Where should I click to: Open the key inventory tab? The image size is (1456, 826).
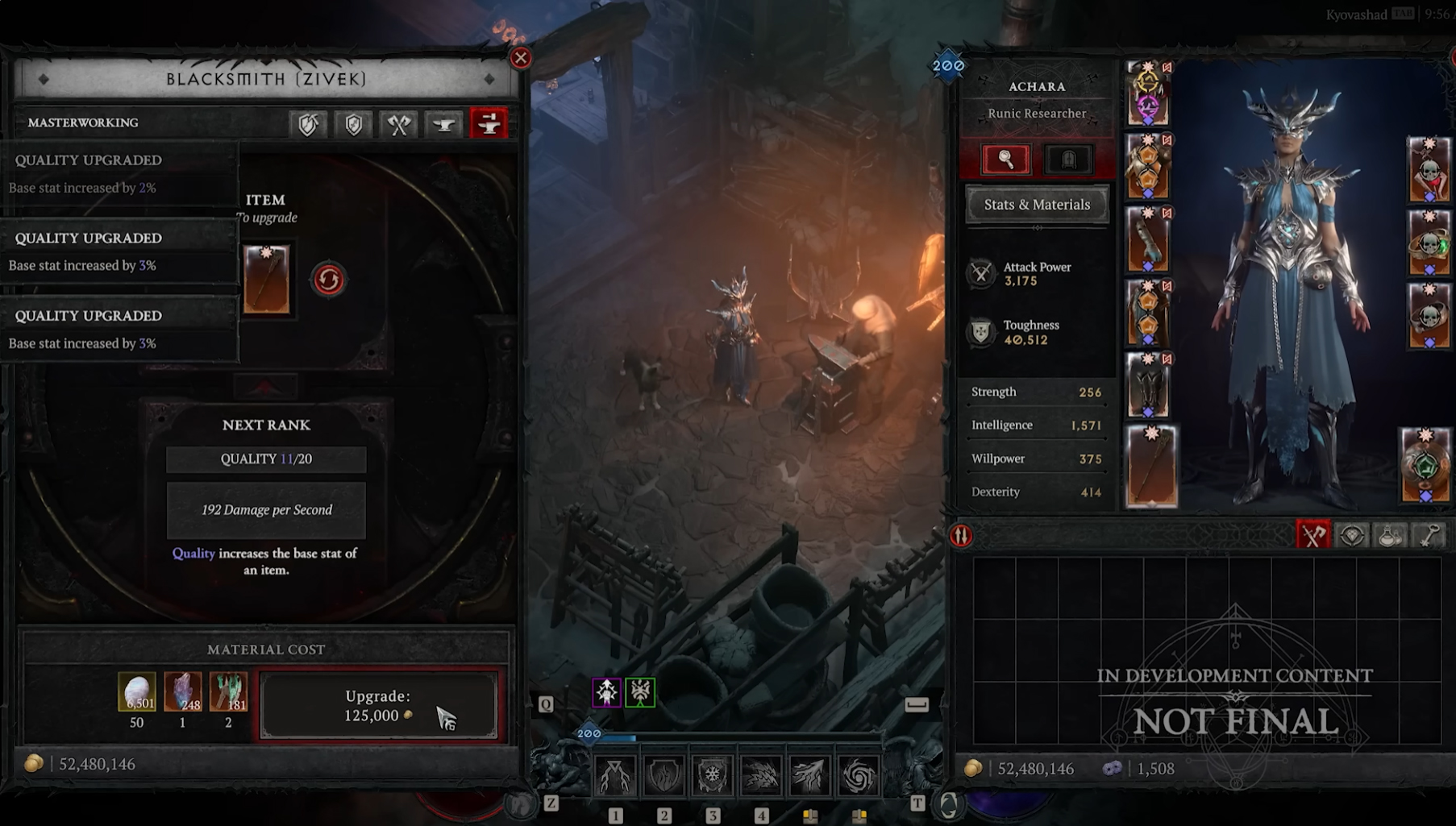pyautogui.click(x=1429, y=535)
